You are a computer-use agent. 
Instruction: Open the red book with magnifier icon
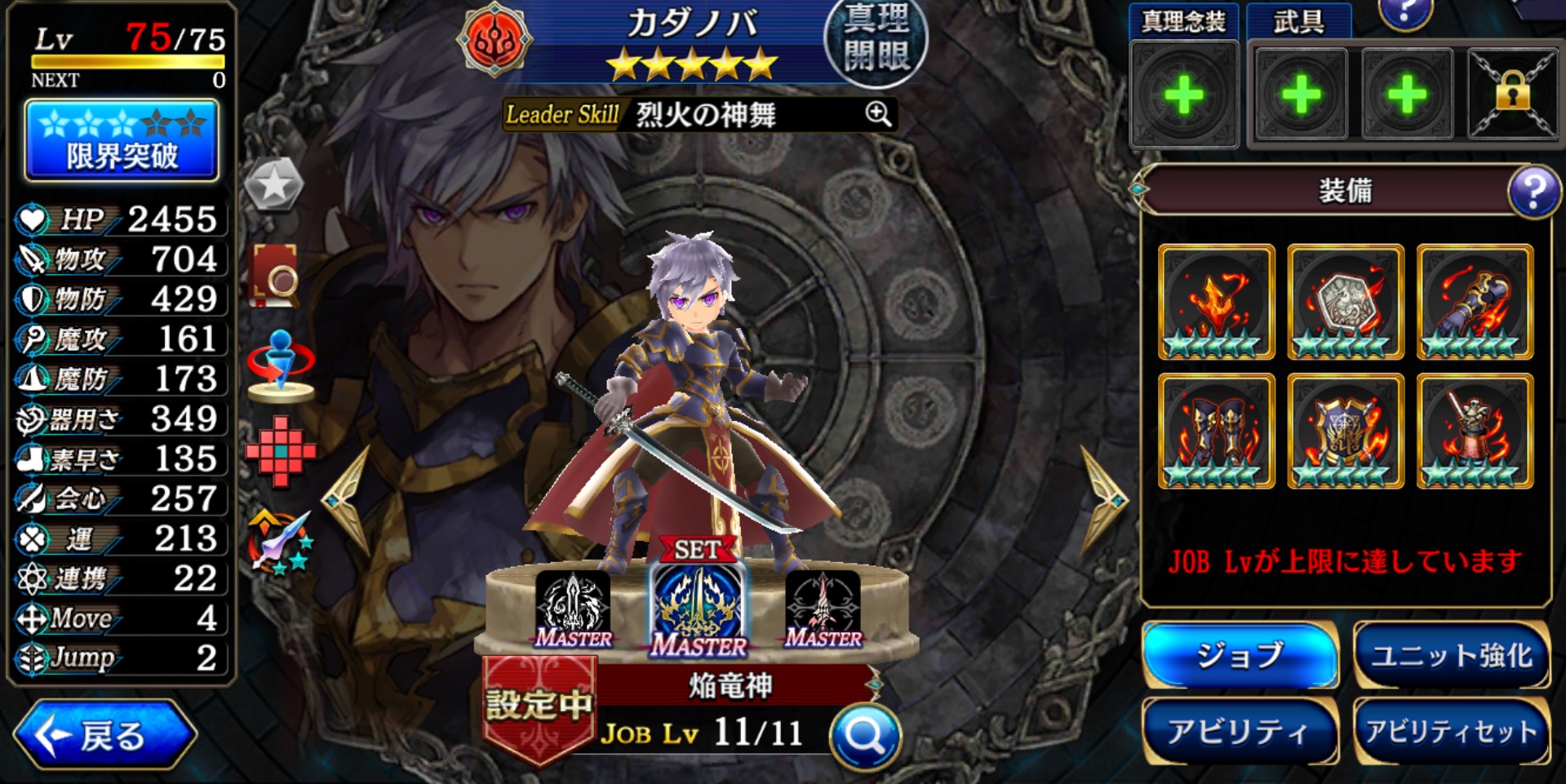276,275
